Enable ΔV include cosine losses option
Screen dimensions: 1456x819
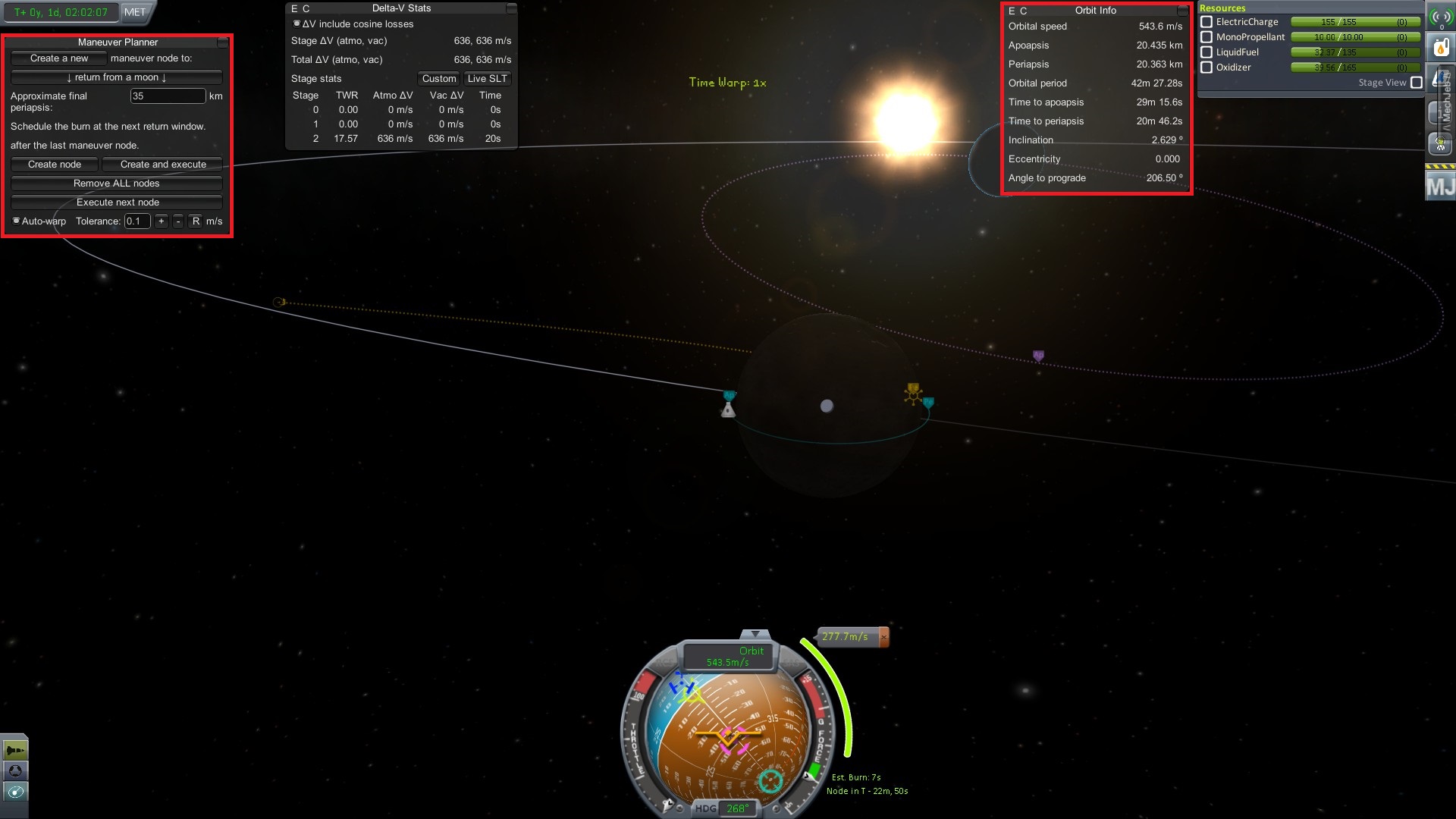297,24
